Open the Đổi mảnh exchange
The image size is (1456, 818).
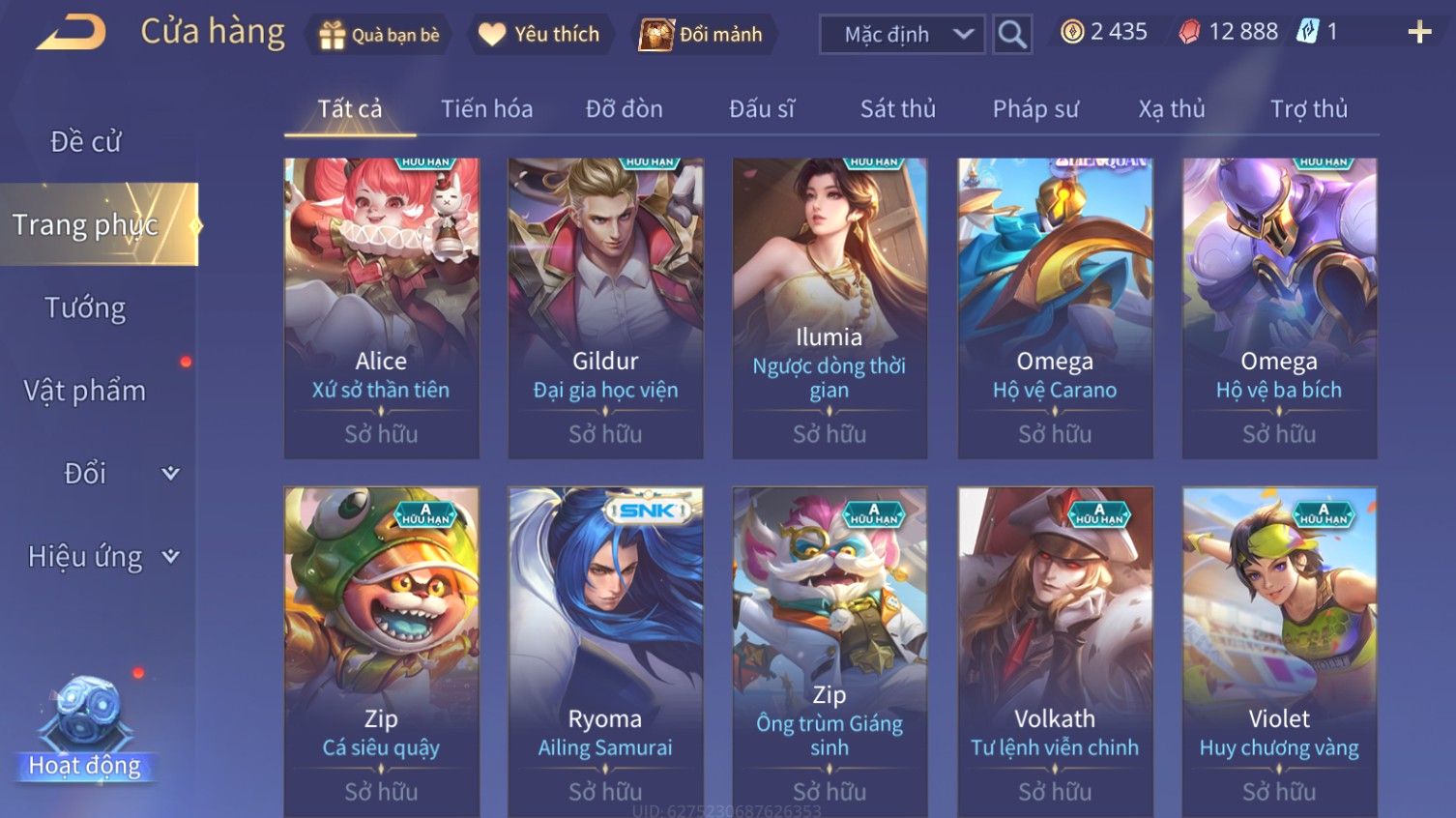coord(702,35)
